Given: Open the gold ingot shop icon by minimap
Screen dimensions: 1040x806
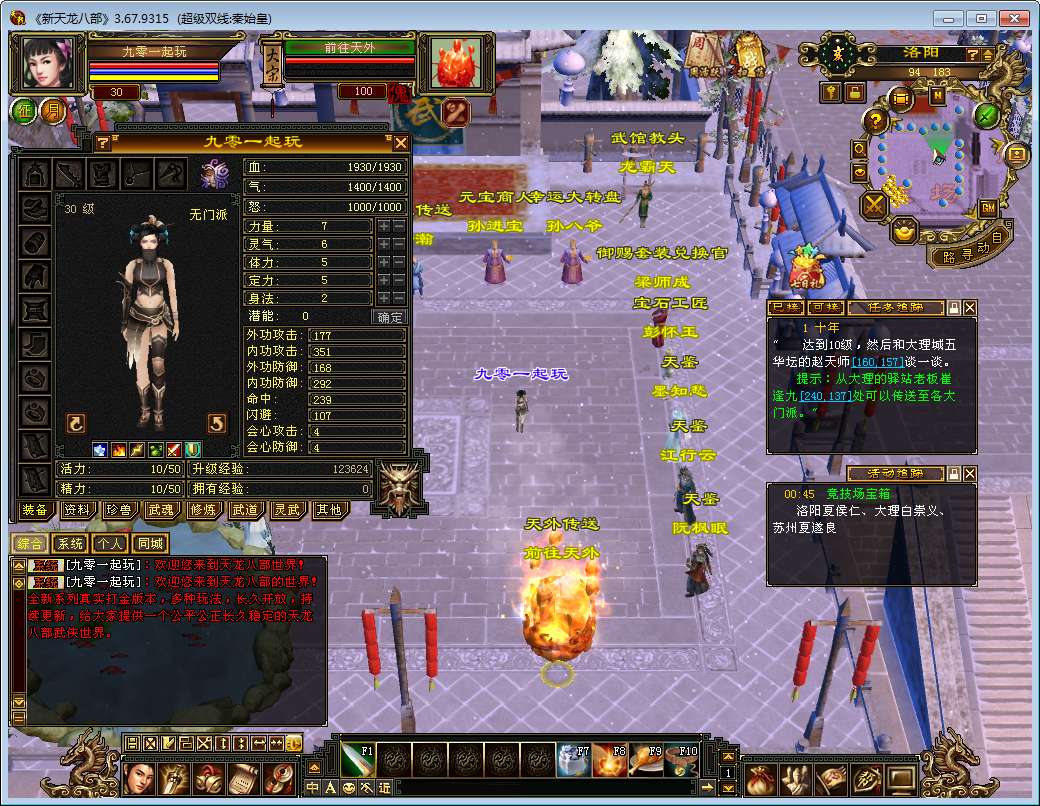Looking at the screenshot, I should tap(906, 232).
